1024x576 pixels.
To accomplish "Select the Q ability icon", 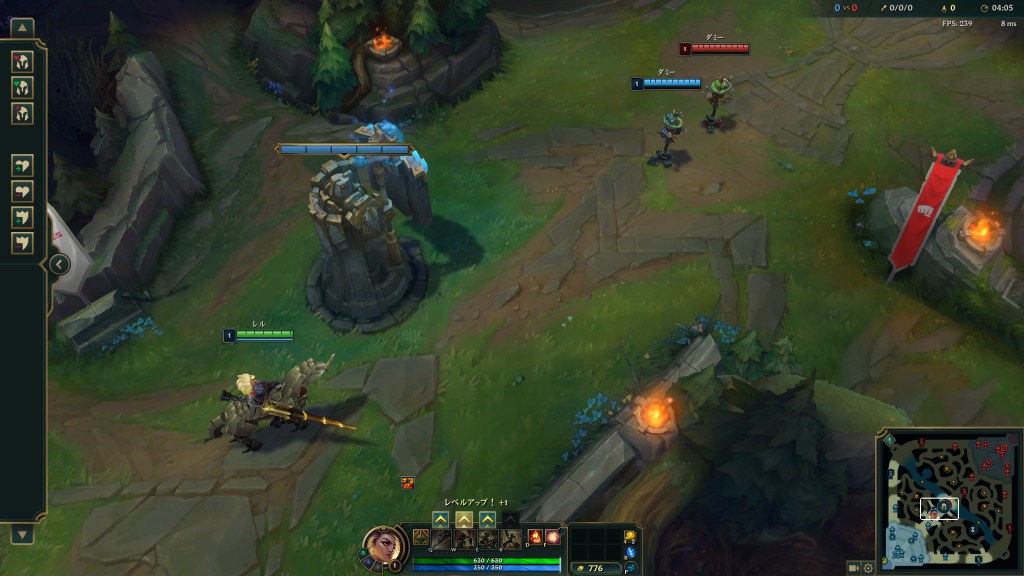I will (x=441, y=539).
